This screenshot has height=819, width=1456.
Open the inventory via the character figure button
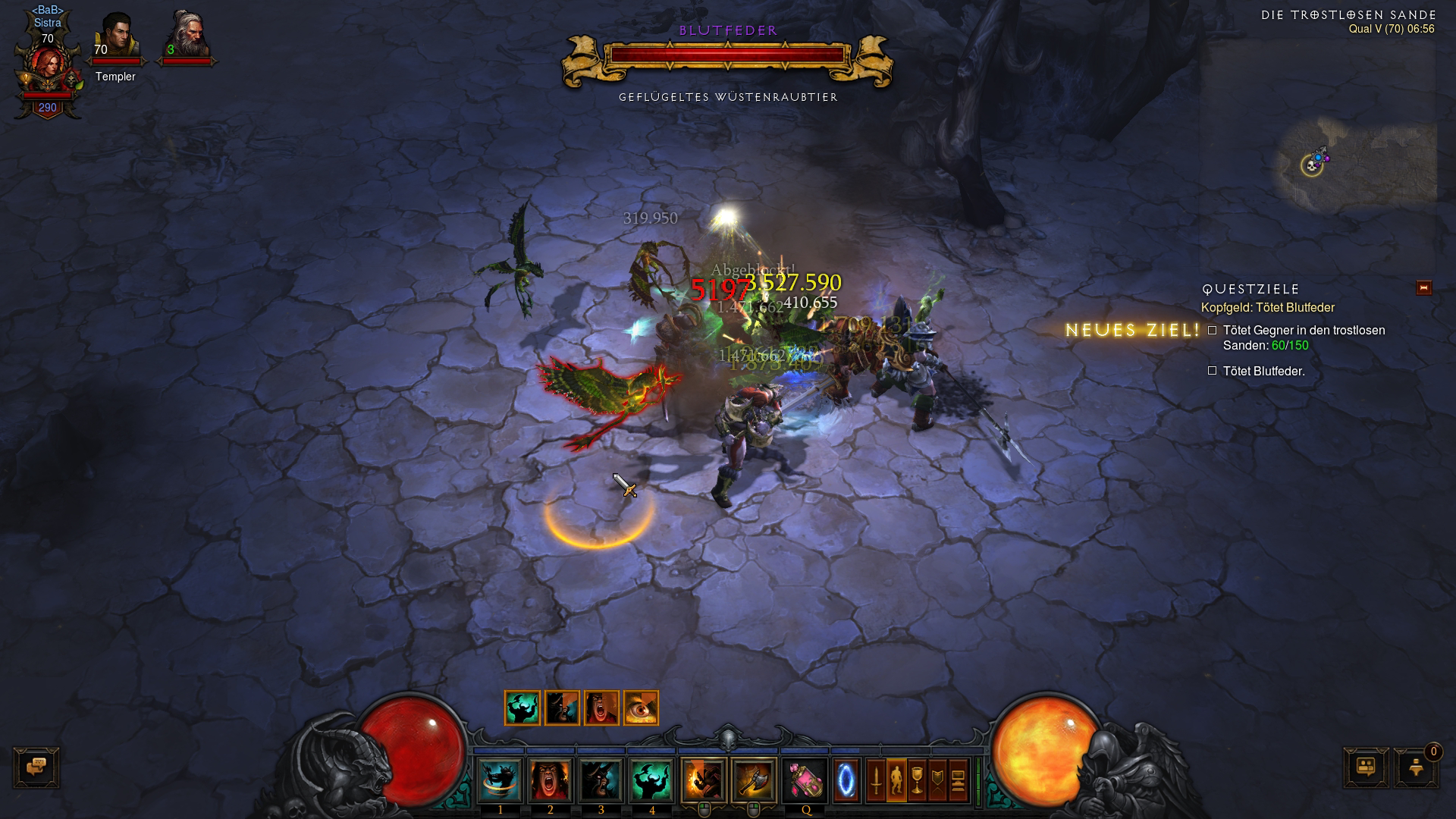pos(896,780)
